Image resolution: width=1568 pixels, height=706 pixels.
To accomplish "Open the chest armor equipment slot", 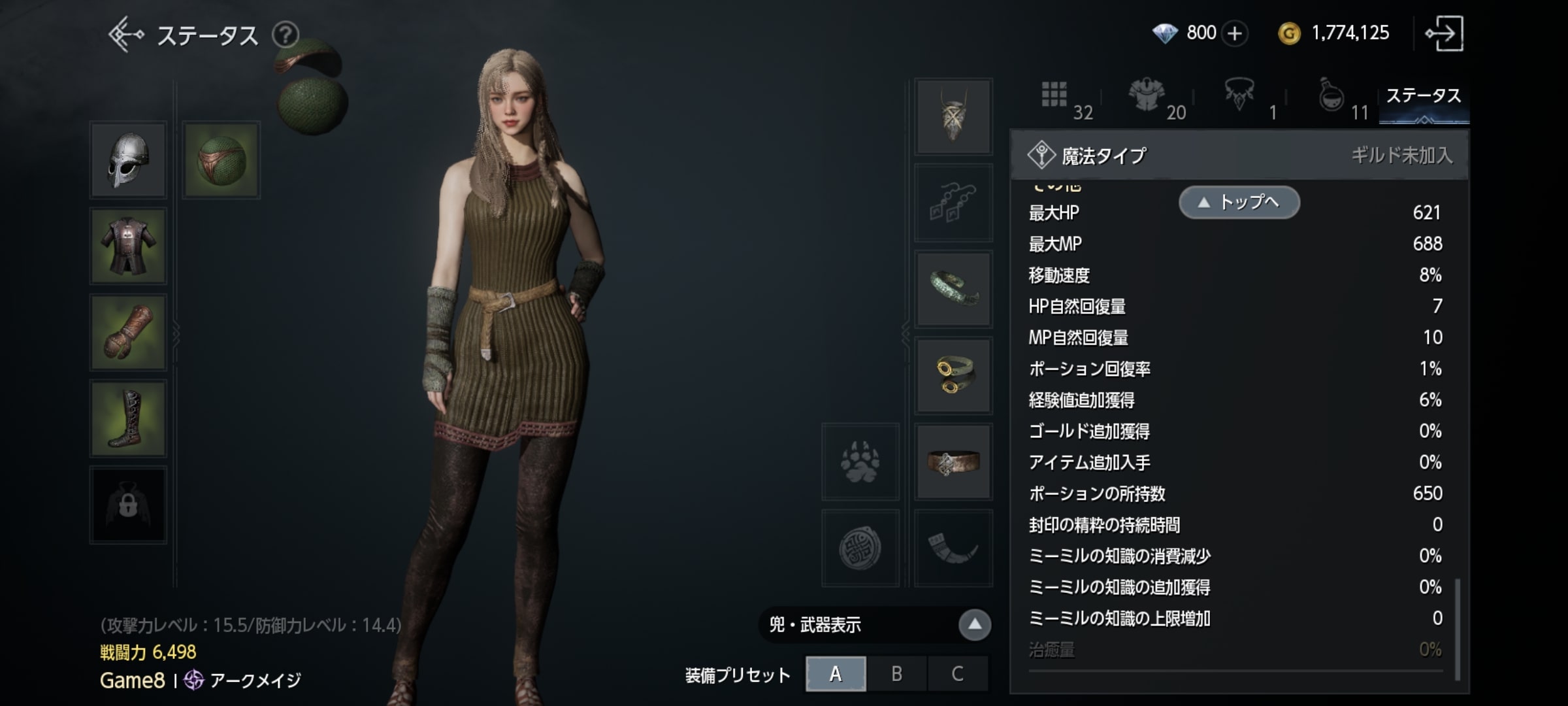I will point(129,246).
